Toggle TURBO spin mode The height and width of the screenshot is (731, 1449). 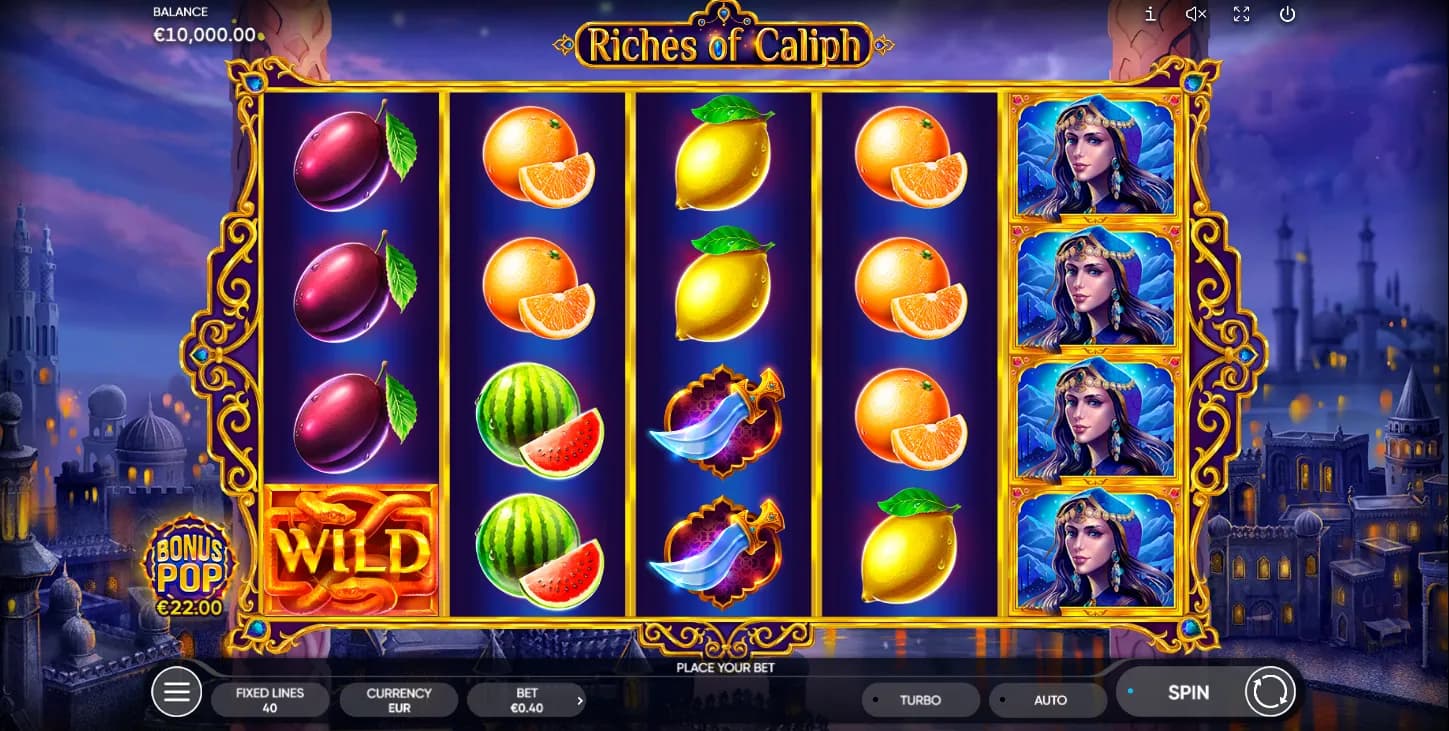click(920, 700)
